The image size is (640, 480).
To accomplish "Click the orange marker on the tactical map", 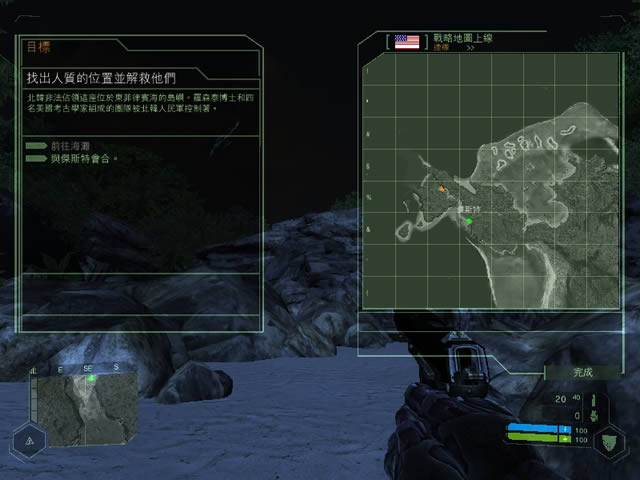I will [441, 187].
